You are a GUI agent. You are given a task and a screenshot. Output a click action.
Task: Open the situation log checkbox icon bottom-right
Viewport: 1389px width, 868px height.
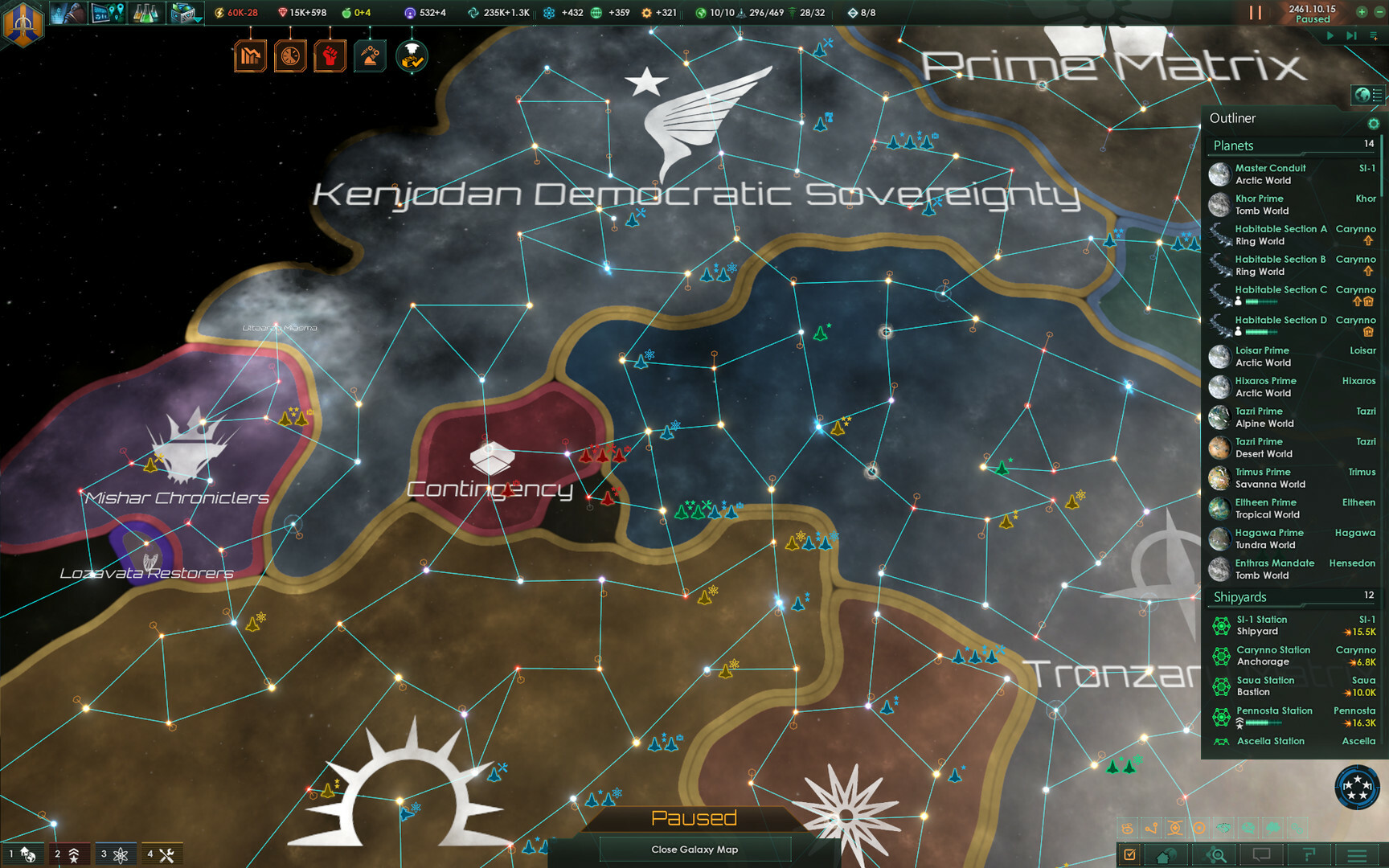(1132, 855)
